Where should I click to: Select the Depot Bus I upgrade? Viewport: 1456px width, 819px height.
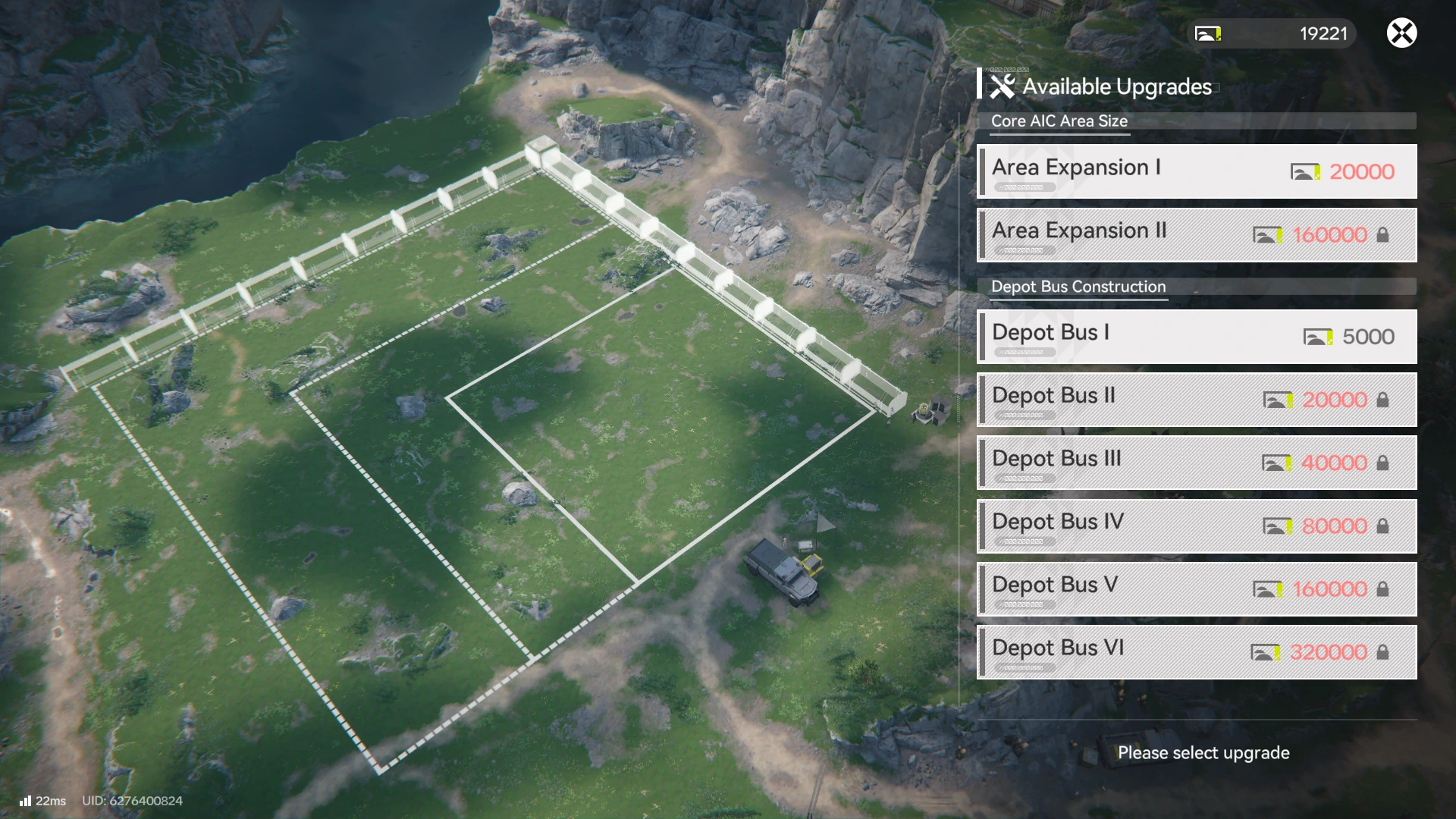pyautogui.click(x=1197, y=337)
